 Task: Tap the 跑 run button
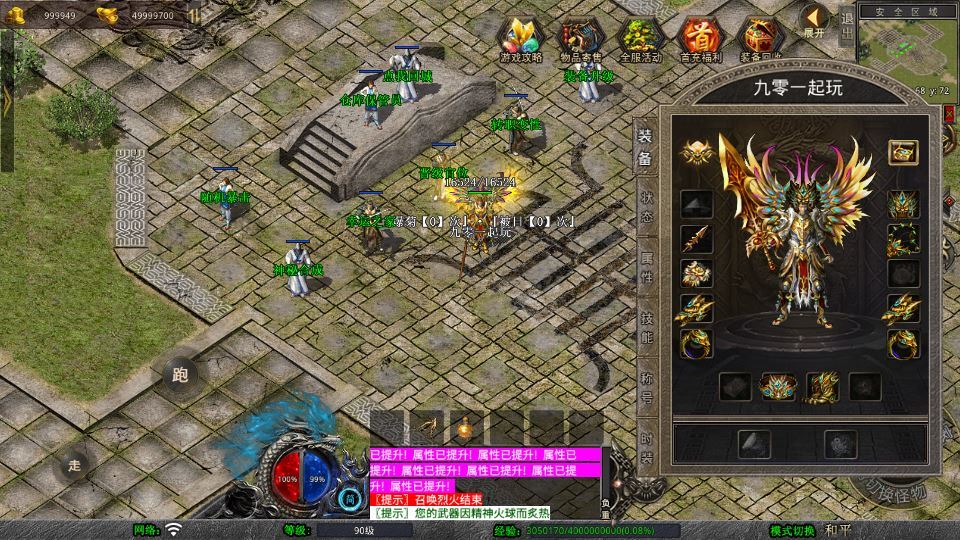(x=180, y=376)
